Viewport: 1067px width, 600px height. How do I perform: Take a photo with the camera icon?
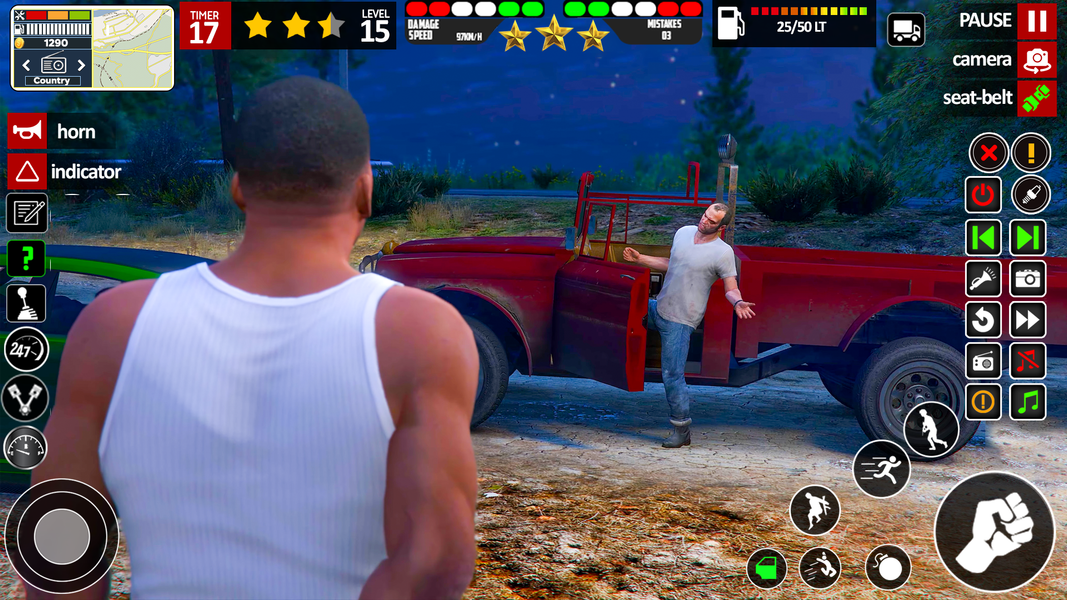click(1028, 279)
